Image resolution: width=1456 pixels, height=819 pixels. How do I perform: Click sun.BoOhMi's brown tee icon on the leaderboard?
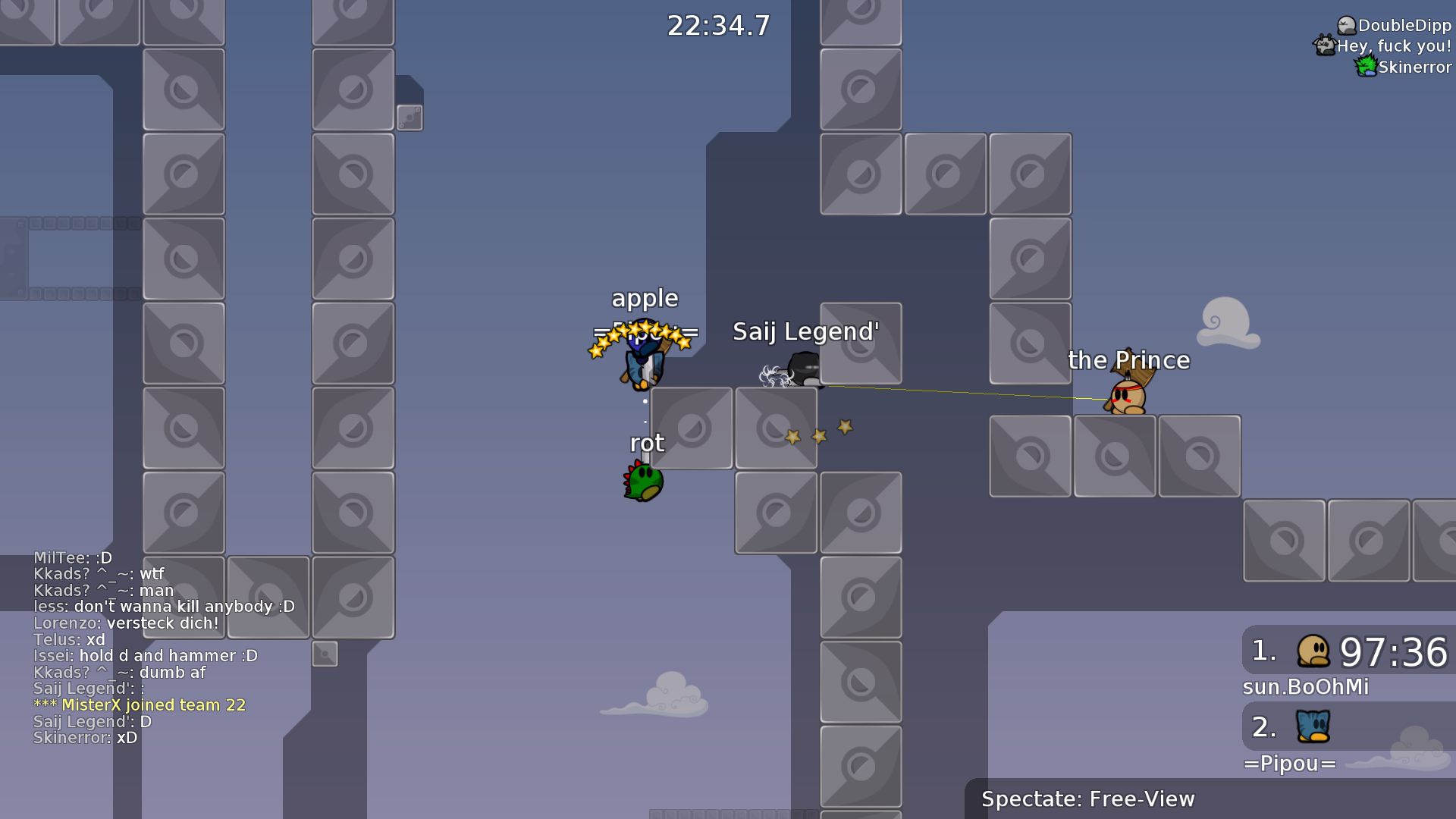(1314, 652)
